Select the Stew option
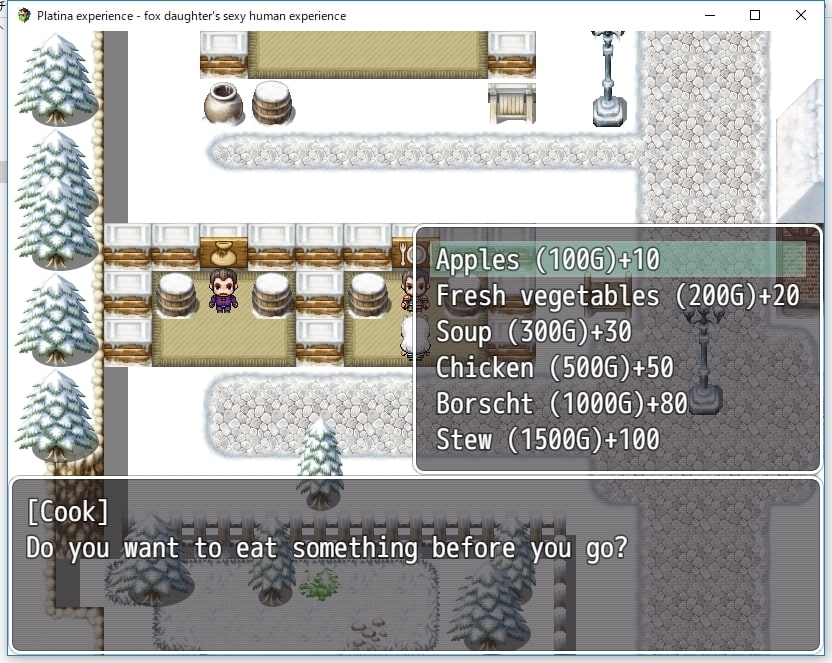 tap(547, 440)
